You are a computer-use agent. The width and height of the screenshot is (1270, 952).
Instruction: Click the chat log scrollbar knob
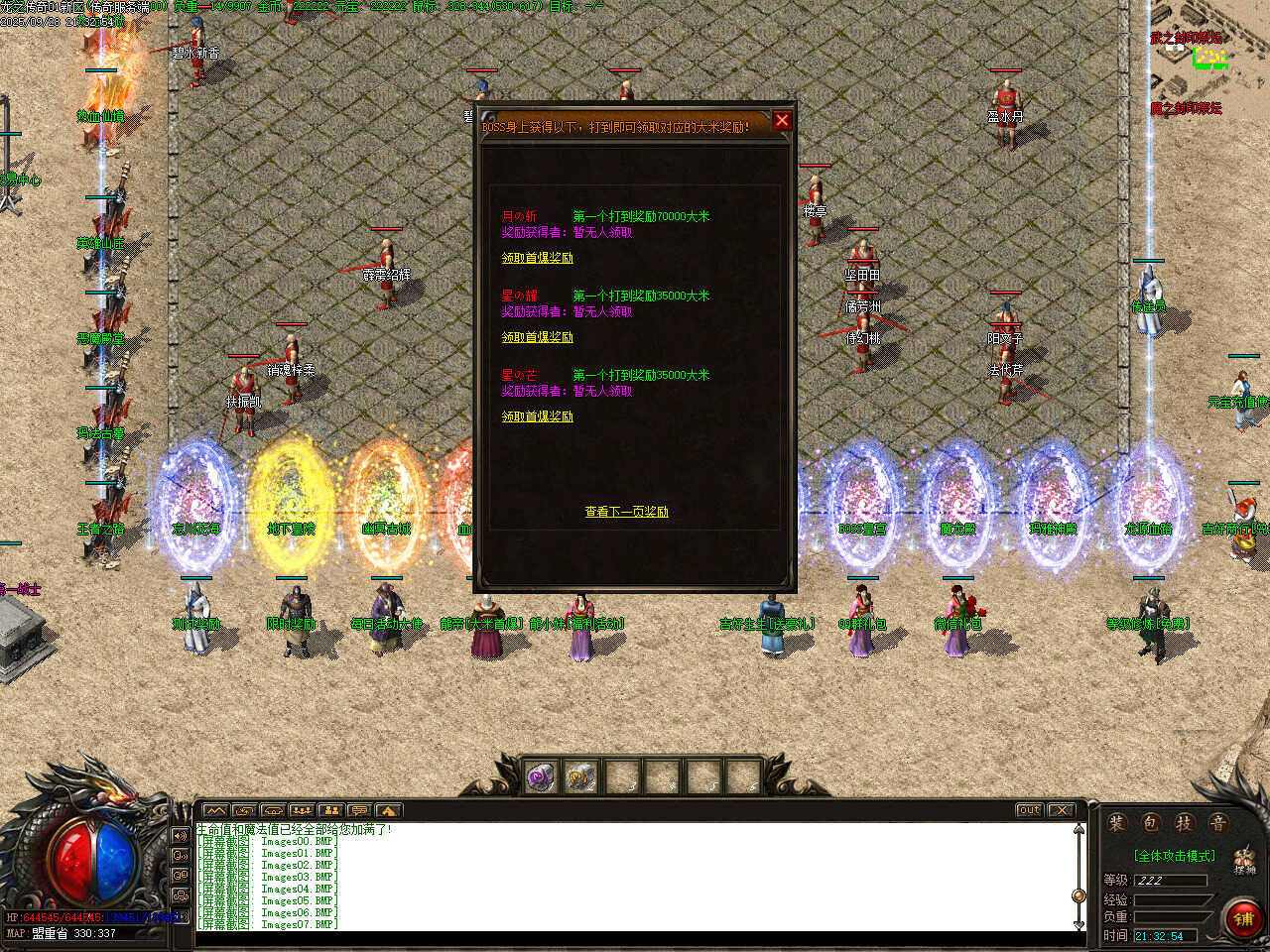point(1079,895)
